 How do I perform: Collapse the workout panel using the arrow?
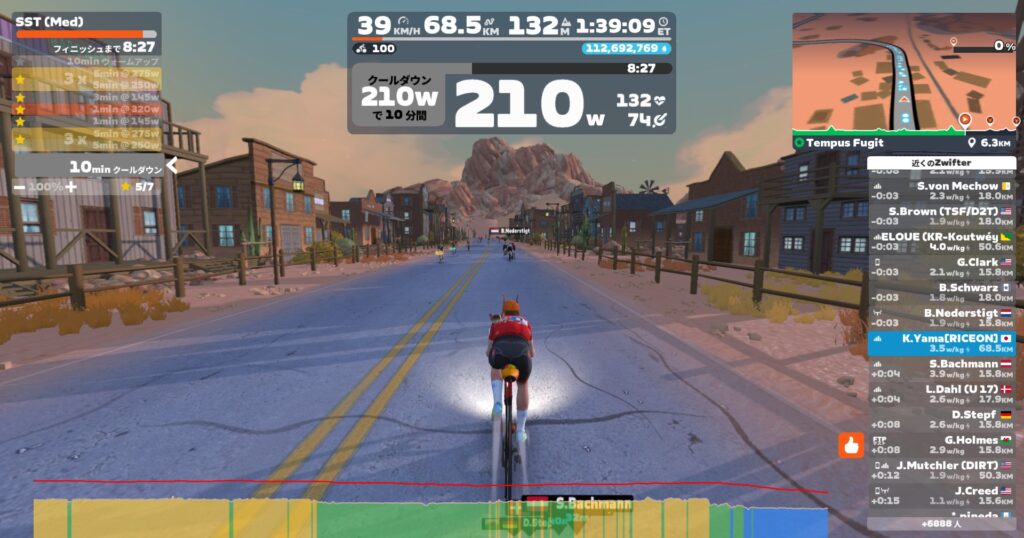pos(172,166)
